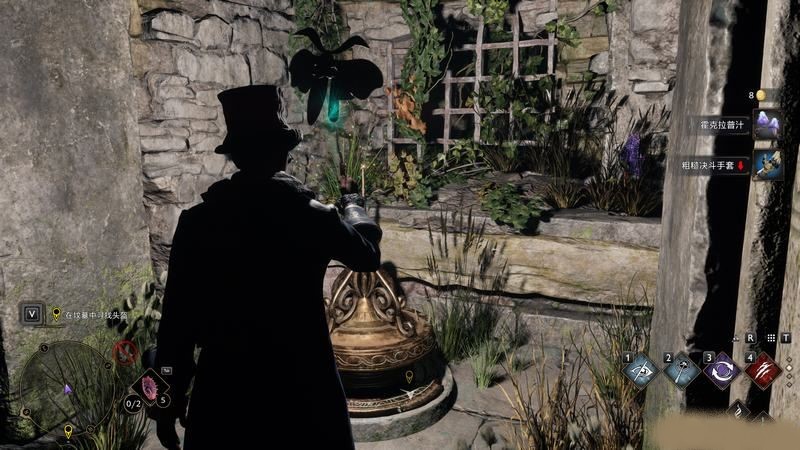
Task: Open the spell grid icon
Action: 769,338
